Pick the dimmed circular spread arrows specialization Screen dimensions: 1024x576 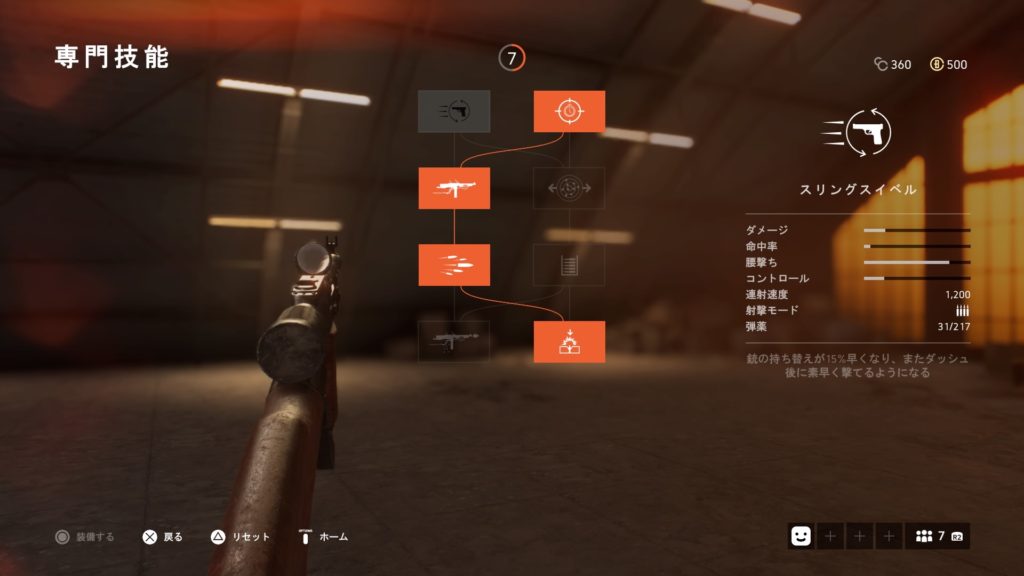569,188
